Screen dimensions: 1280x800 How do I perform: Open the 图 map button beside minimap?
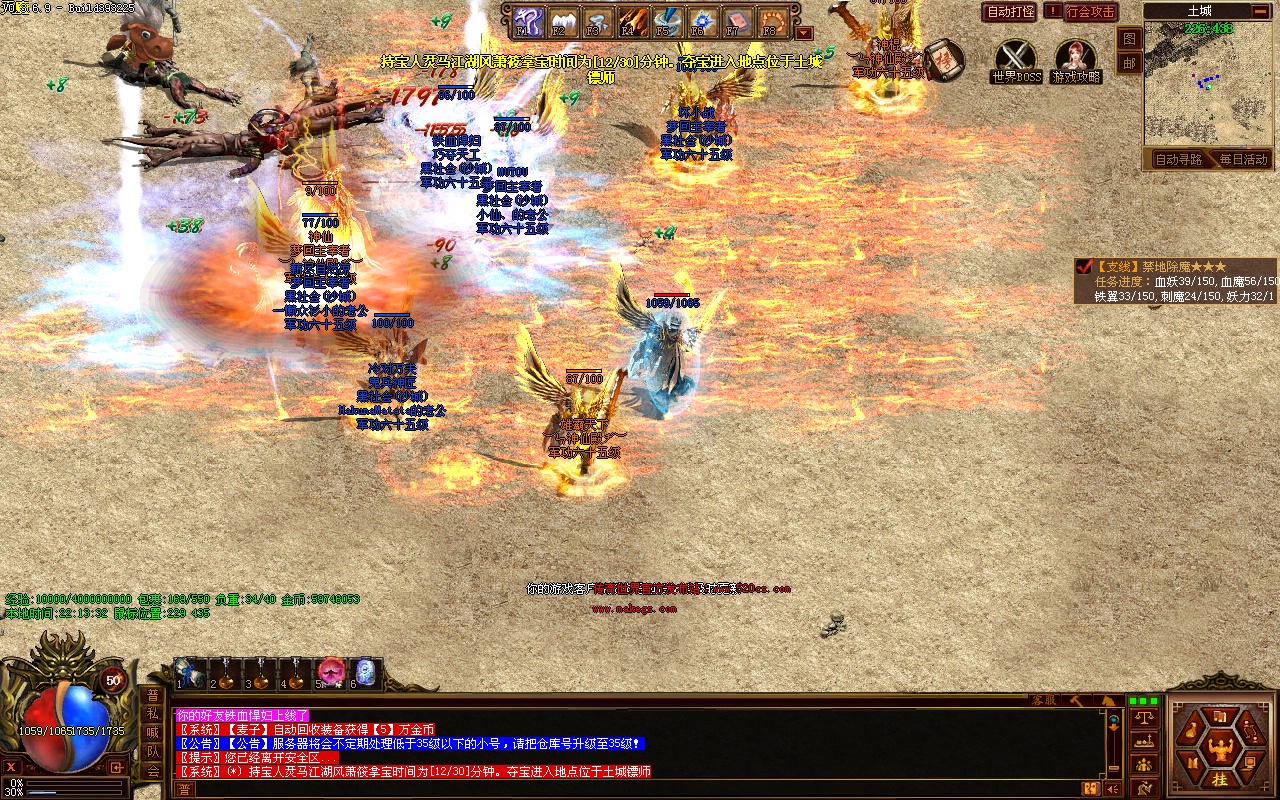[1129, 38]
